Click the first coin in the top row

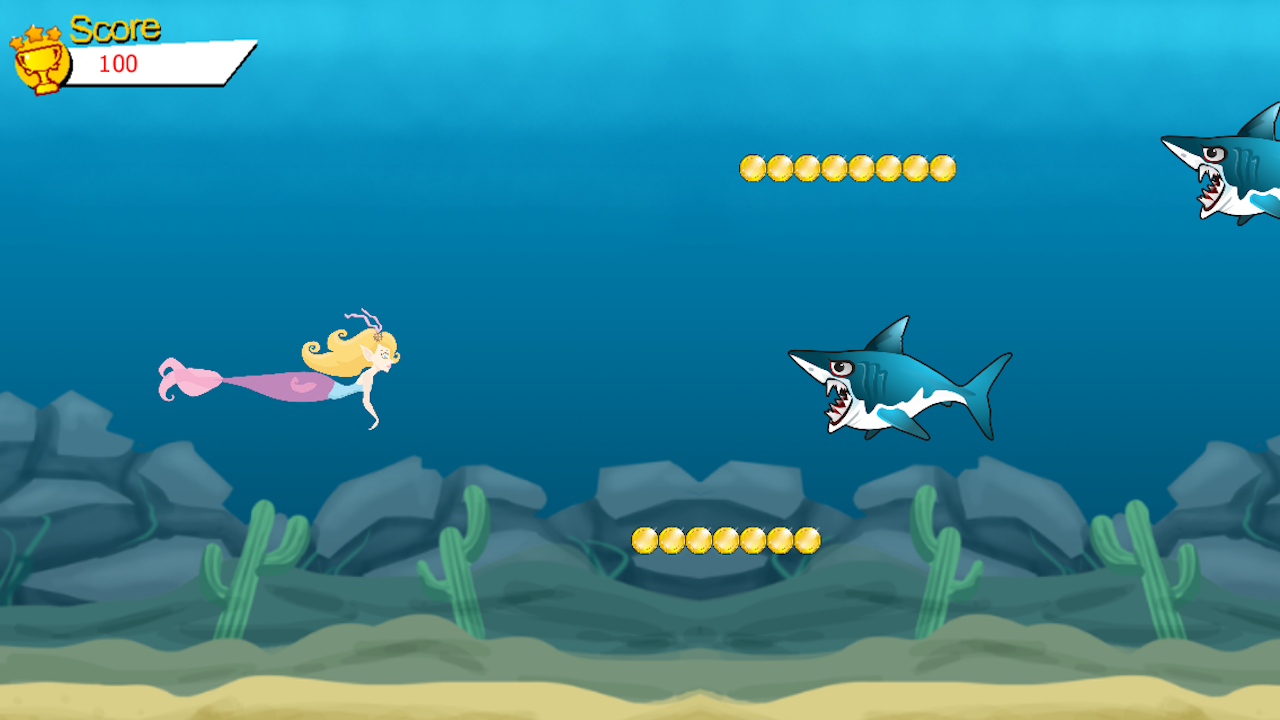(x=752, y=166)
